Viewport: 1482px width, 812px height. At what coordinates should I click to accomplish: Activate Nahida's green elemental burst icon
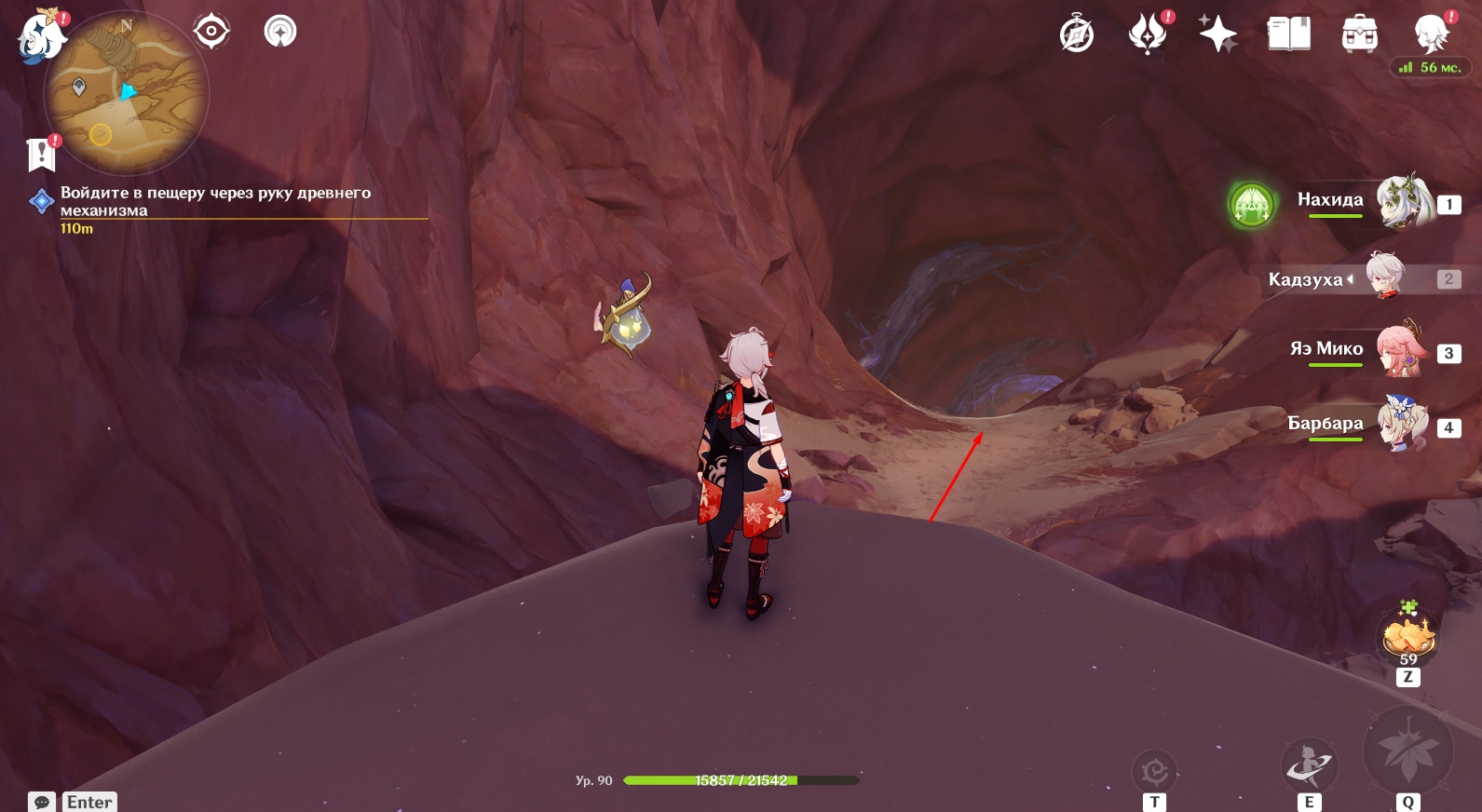tap(1251, 205)
